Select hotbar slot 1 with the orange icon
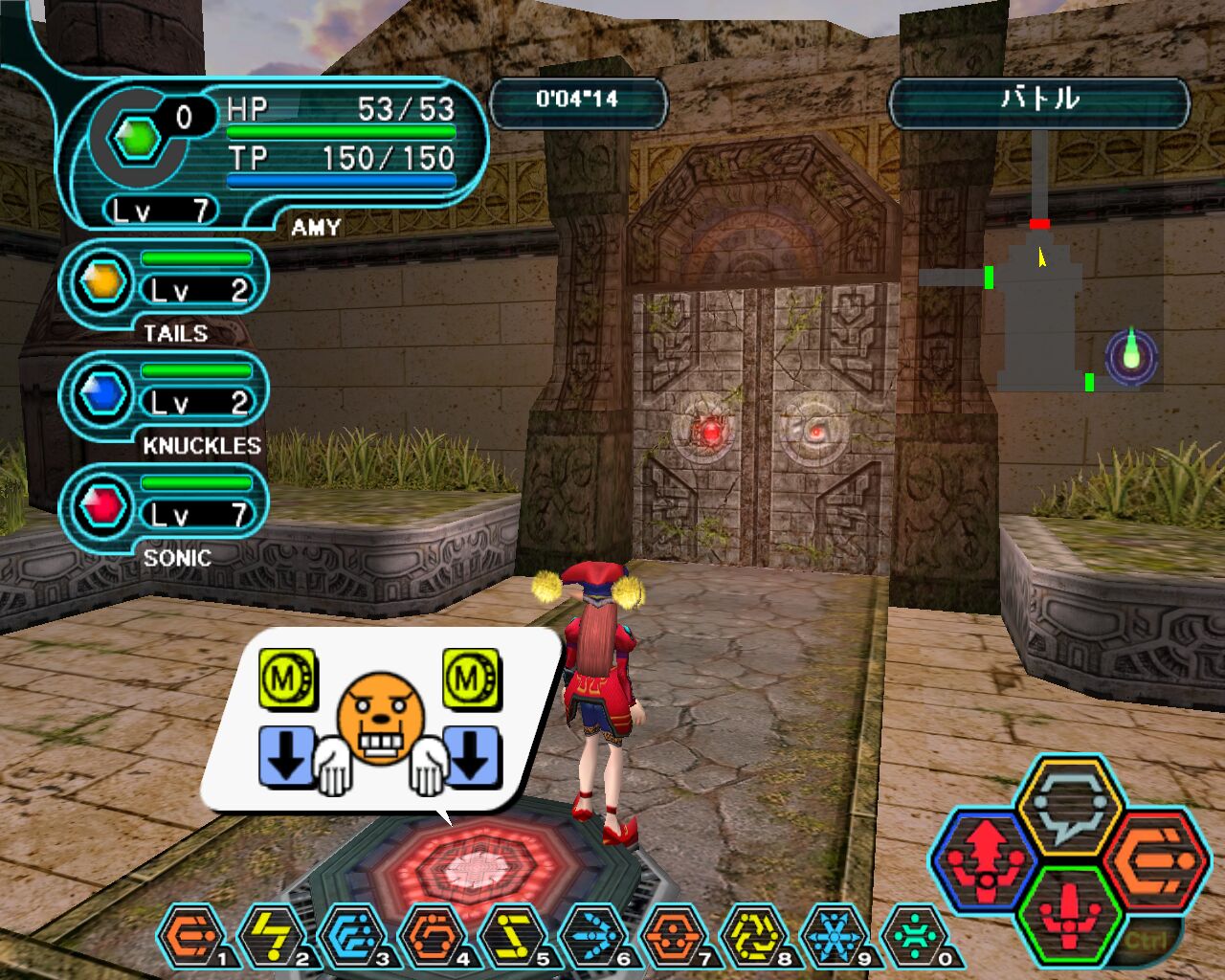 point(190,936)
